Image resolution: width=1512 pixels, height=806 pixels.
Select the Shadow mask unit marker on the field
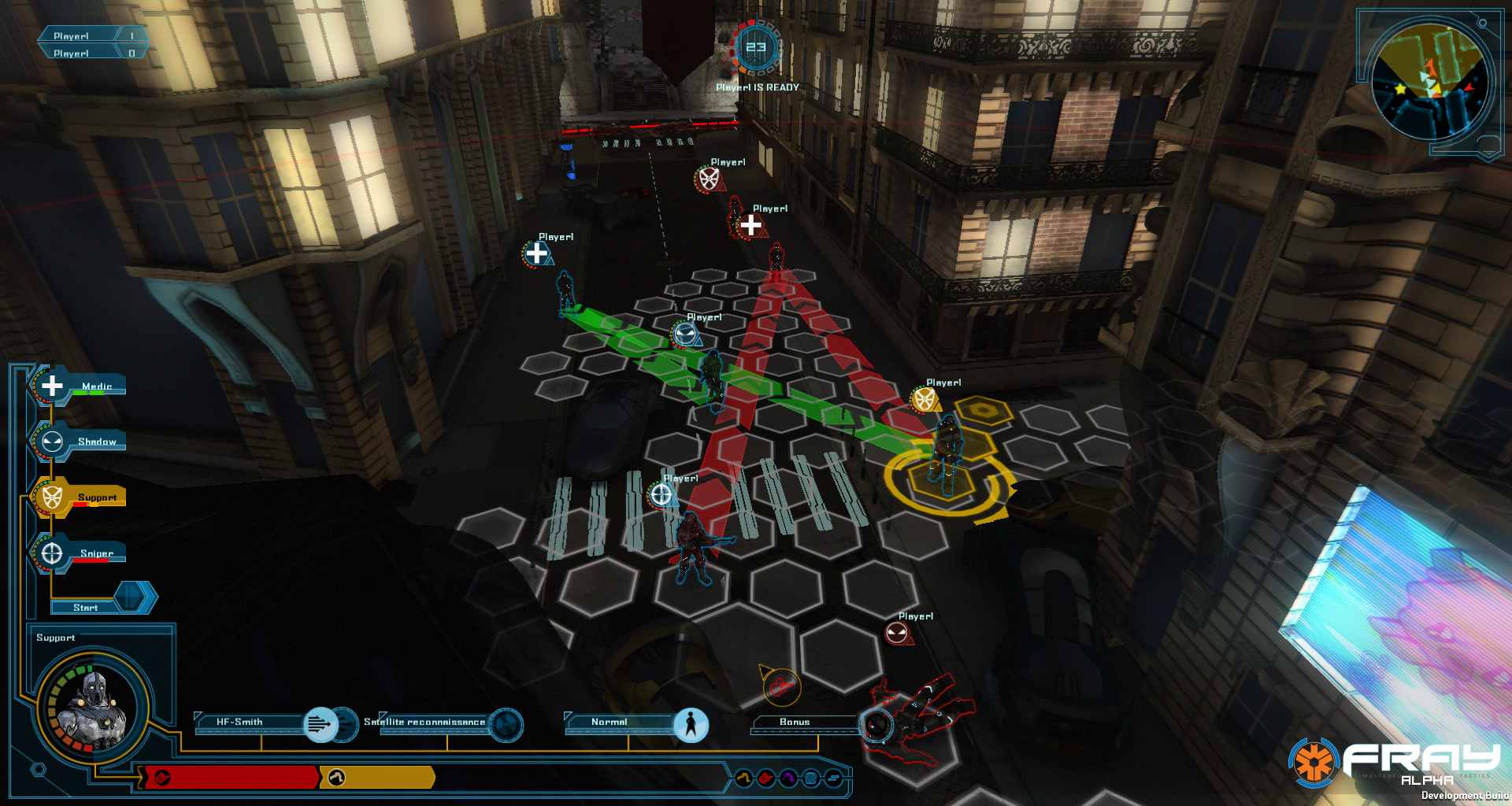point(684,335)
